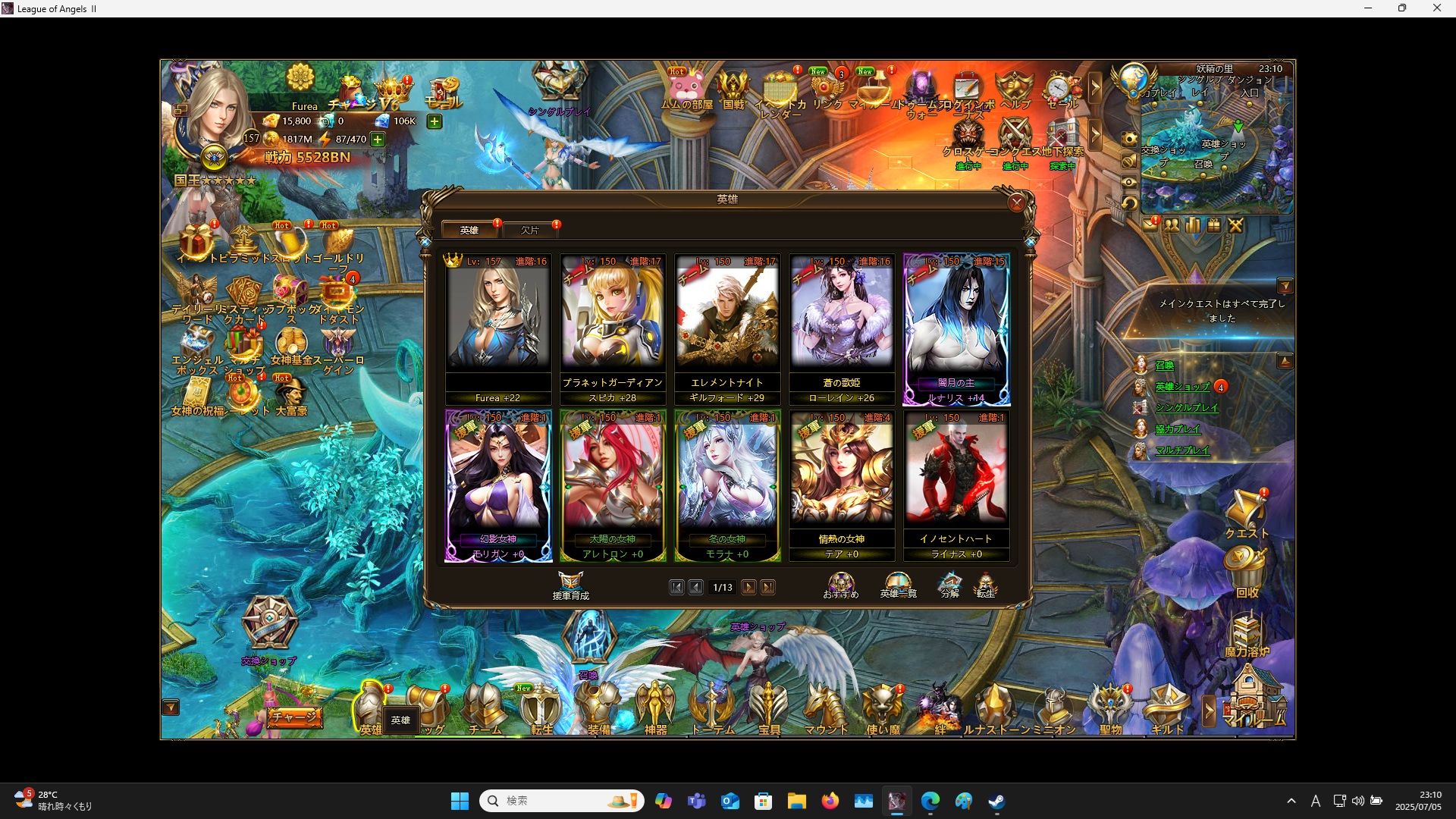Open シングルプレイ from the right sidebar links

pos(1186,407)
